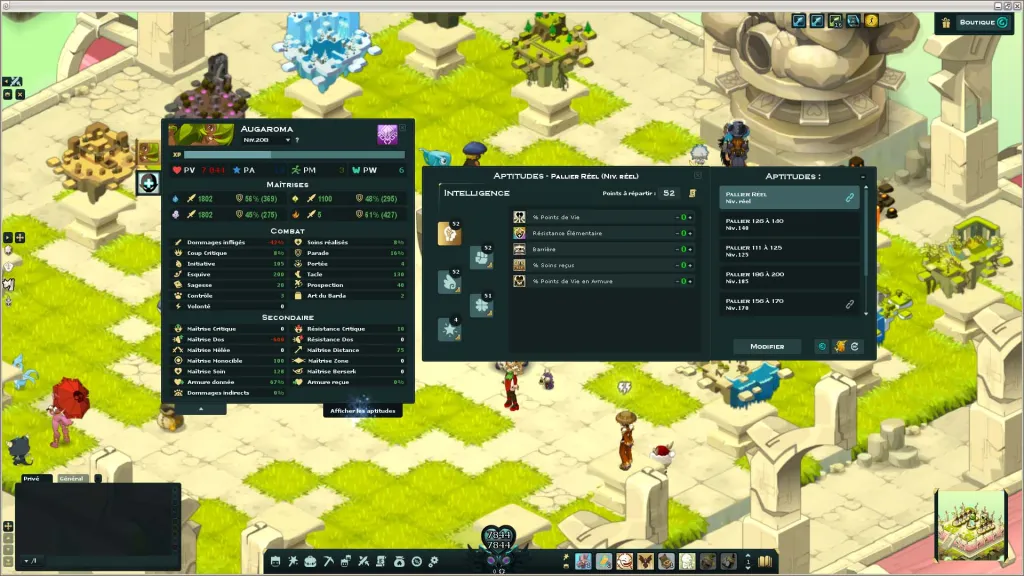Select the Pallier 111 à 125 build
This screenshot has width=1024, height=576.
pos(790,250)
